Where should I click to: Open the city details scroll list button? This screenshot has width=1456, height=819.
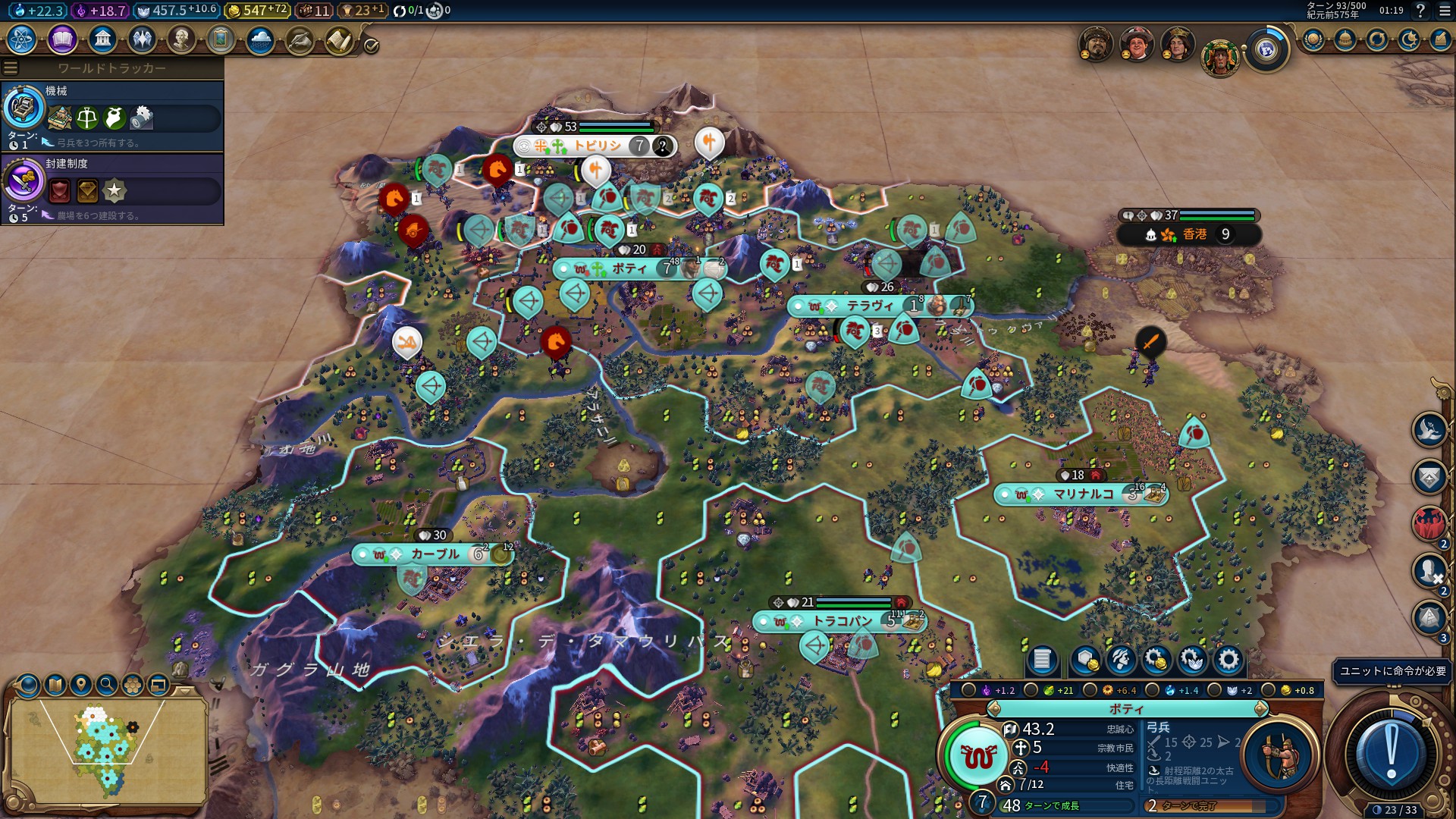coord(1042,660)
